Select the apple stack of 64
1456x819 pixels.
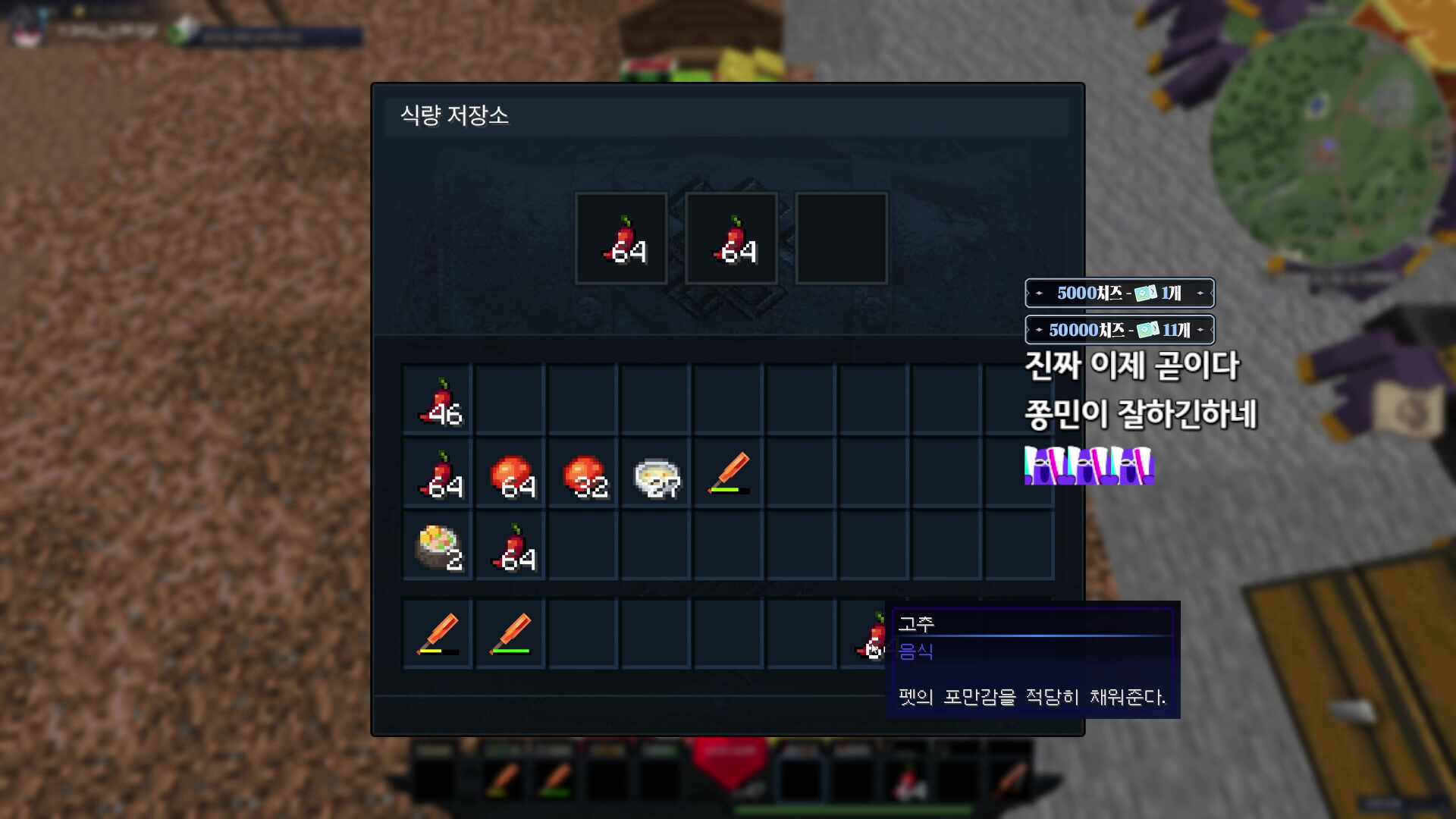(x=510, y=474)
